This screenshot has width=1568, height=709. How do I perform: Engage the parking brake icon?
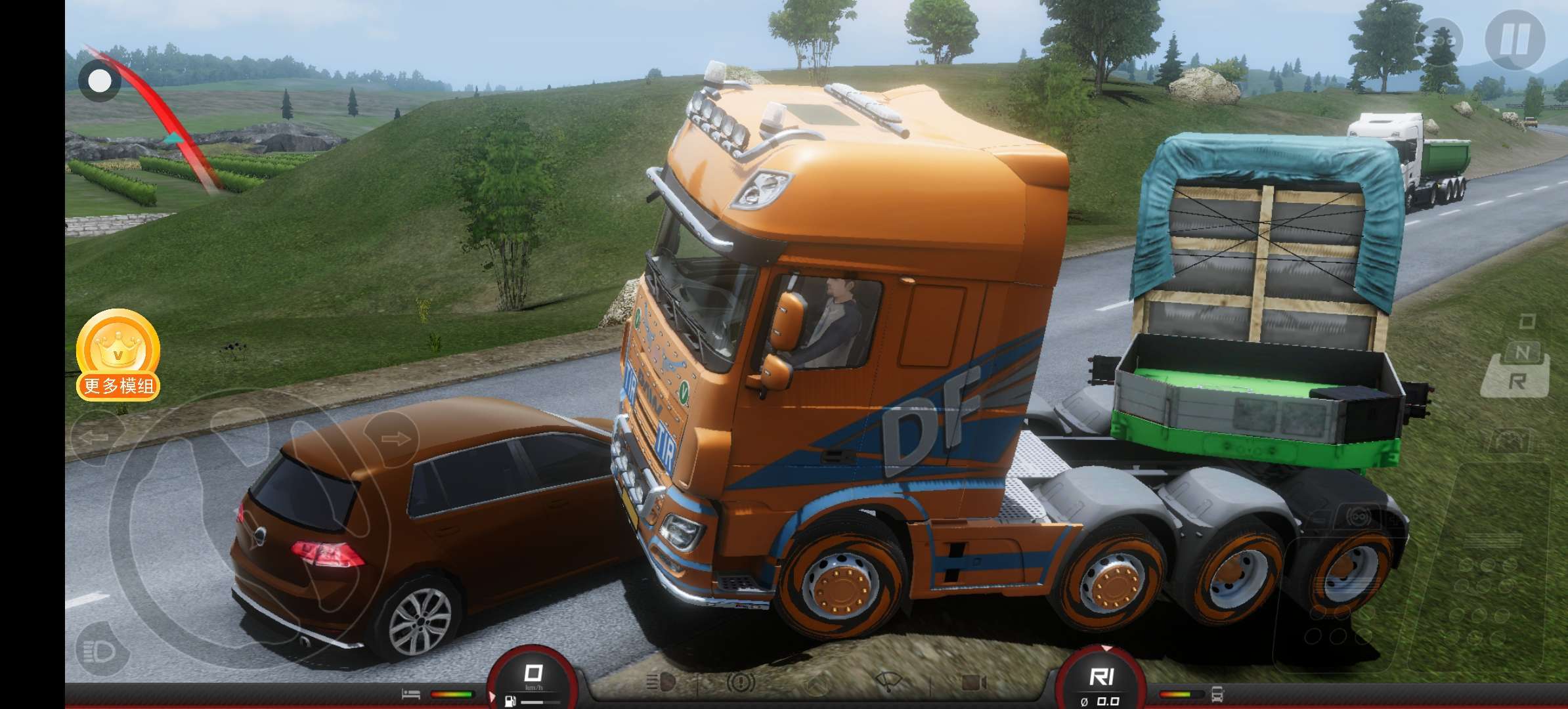point(740,683)
